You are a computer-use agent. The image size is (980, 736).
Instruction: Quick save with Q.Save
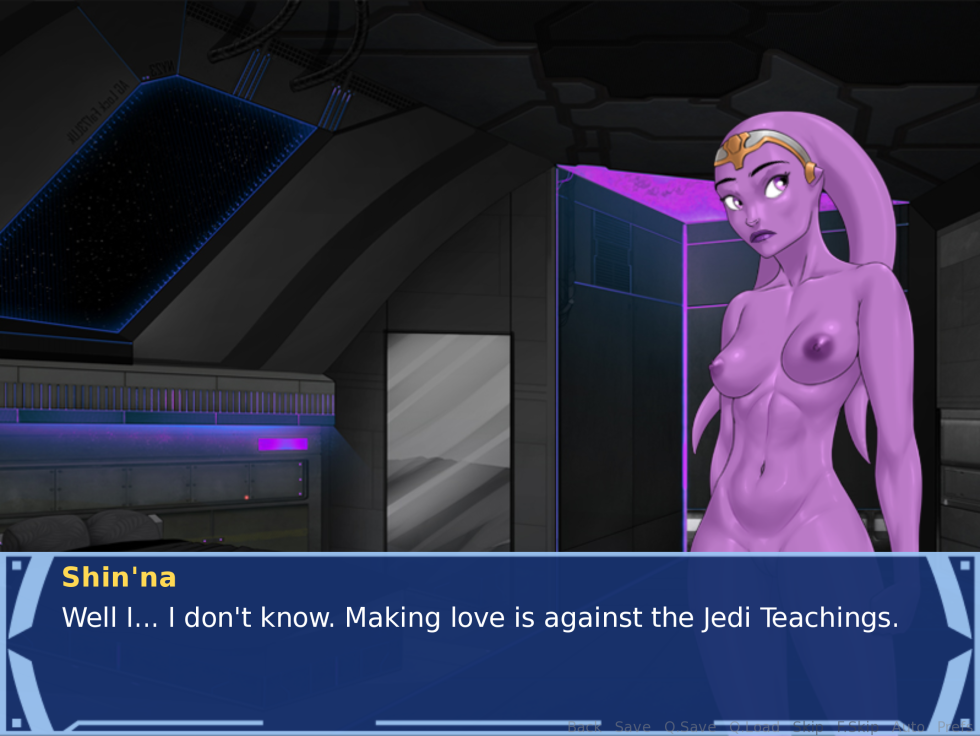689,727
